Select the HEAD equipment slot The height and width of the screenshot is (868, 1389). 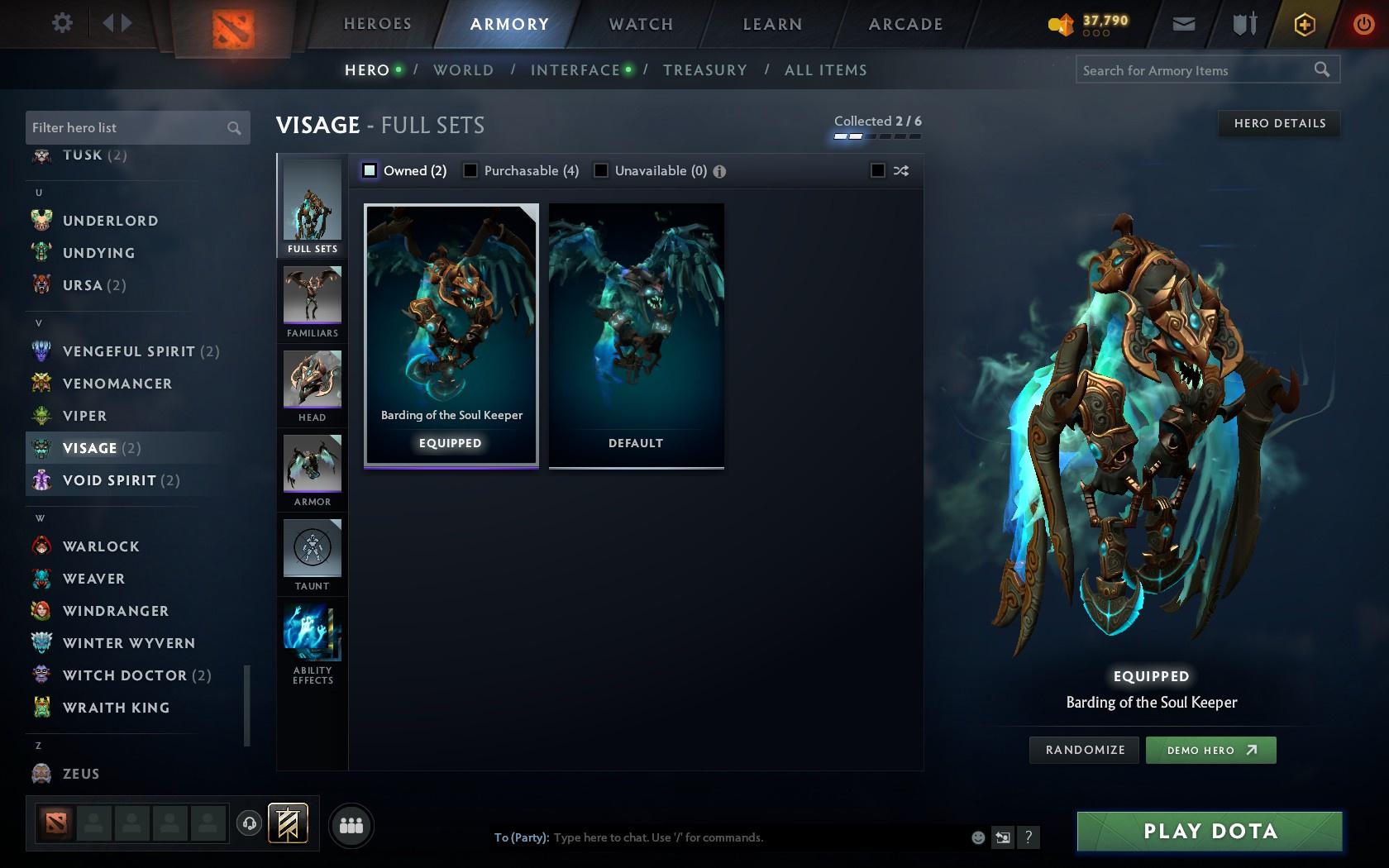[312, 384]
